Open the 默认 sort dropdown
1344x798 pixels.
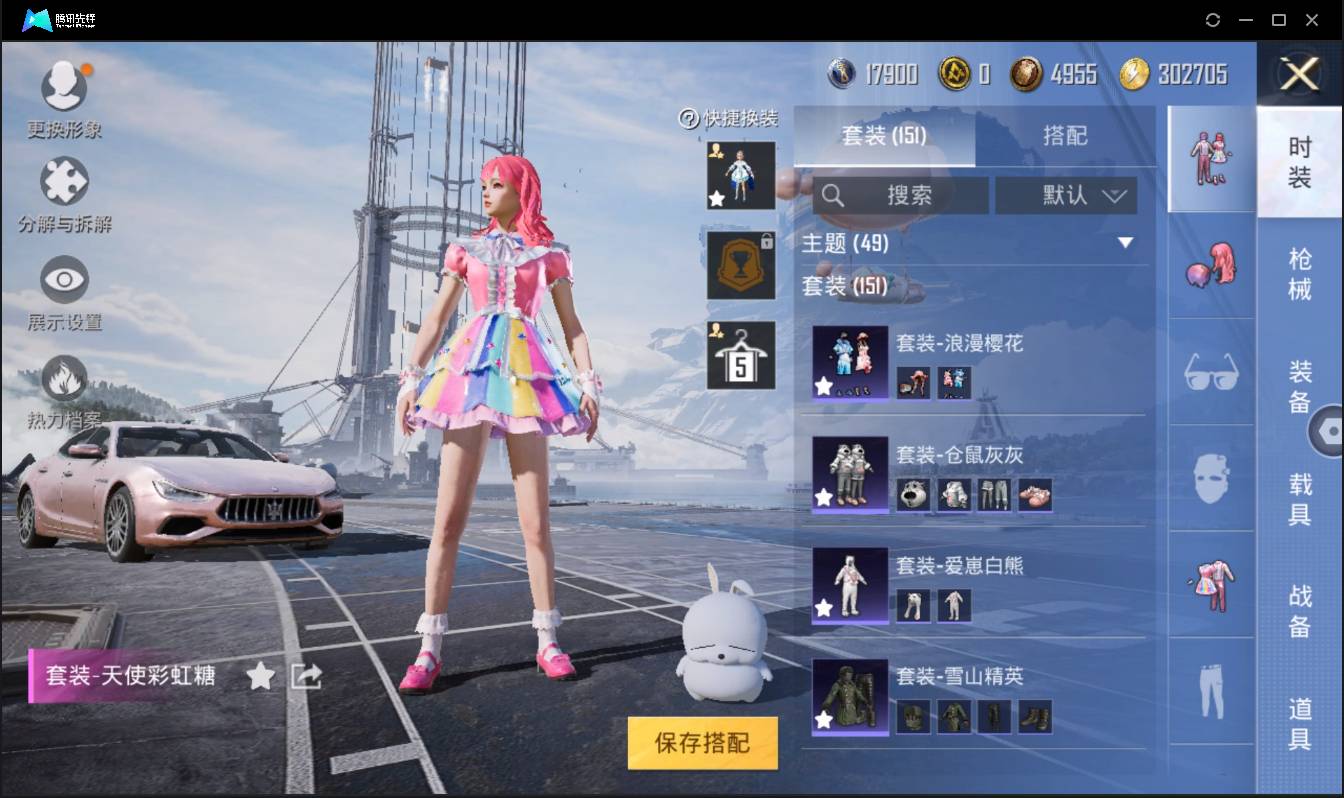point(1066,196)
